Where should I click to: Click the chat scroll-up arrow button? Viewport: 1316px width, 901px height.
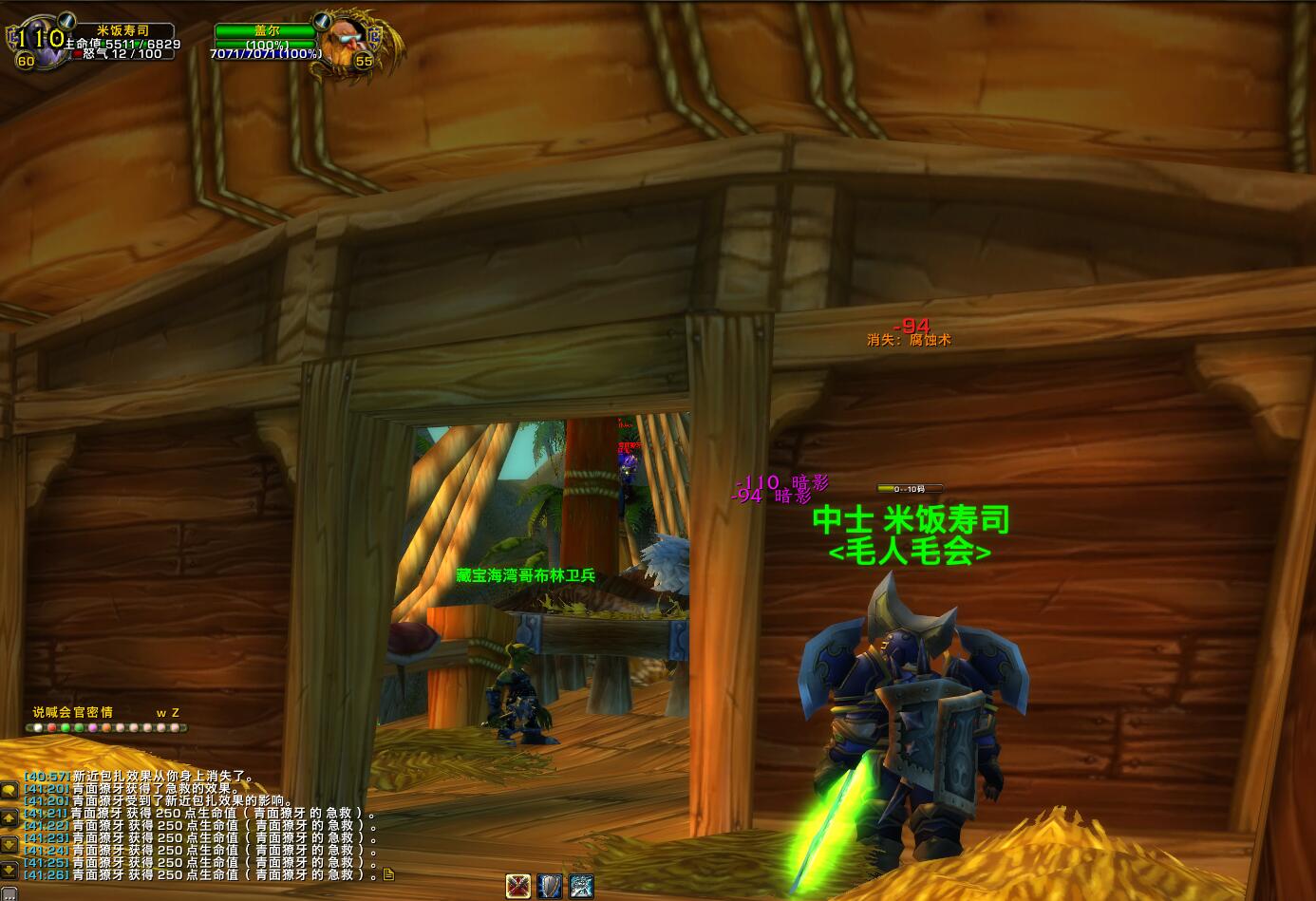[9, 817]
